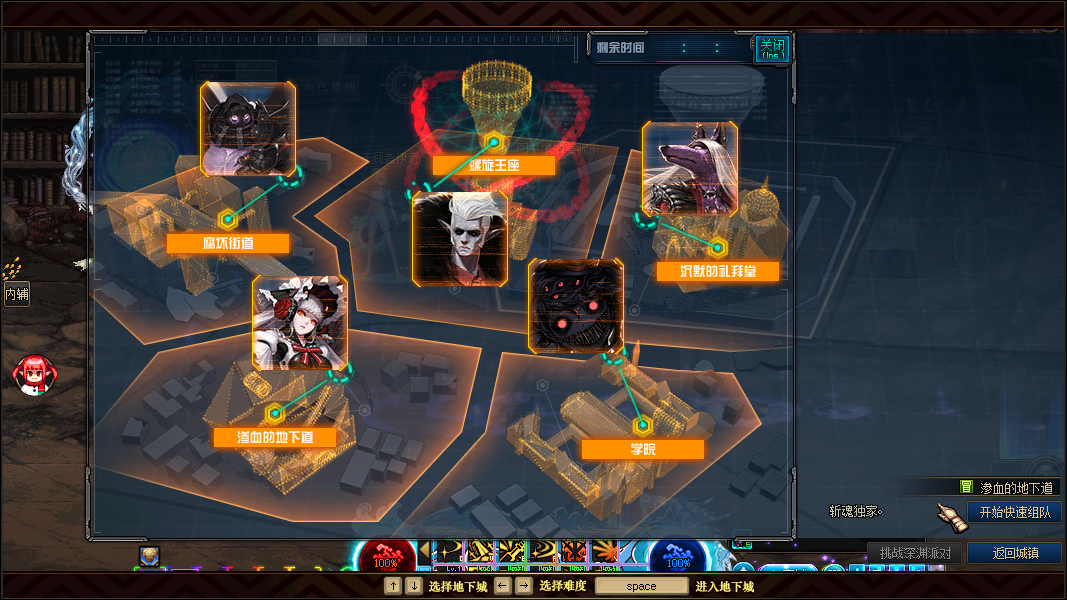Click the red-haired chibi character icon
This screenshot has width=1067, height=600.
coord(32,374)
